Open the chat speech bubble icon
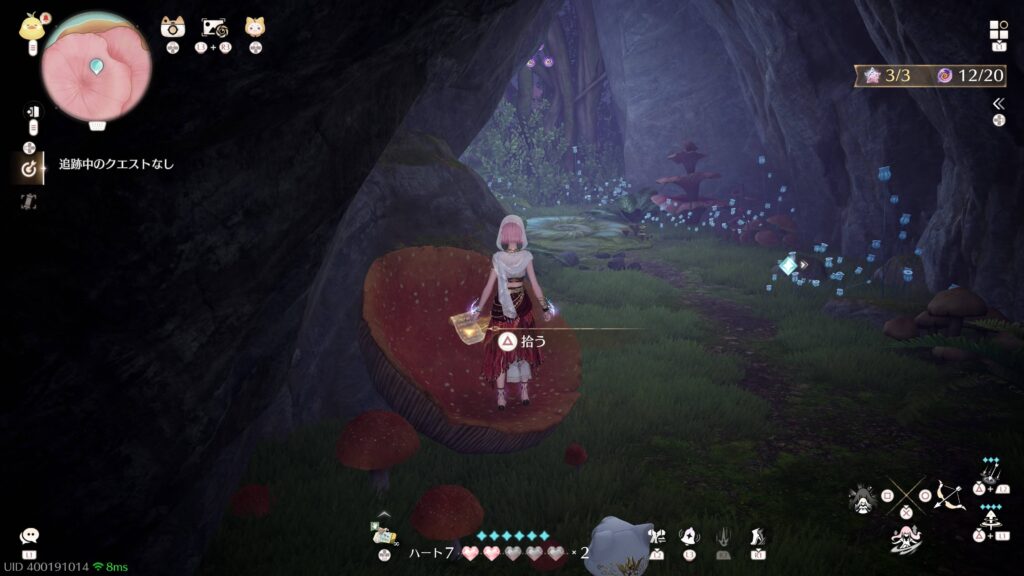This screenshot has height=576, width=1024. [29, 537]
